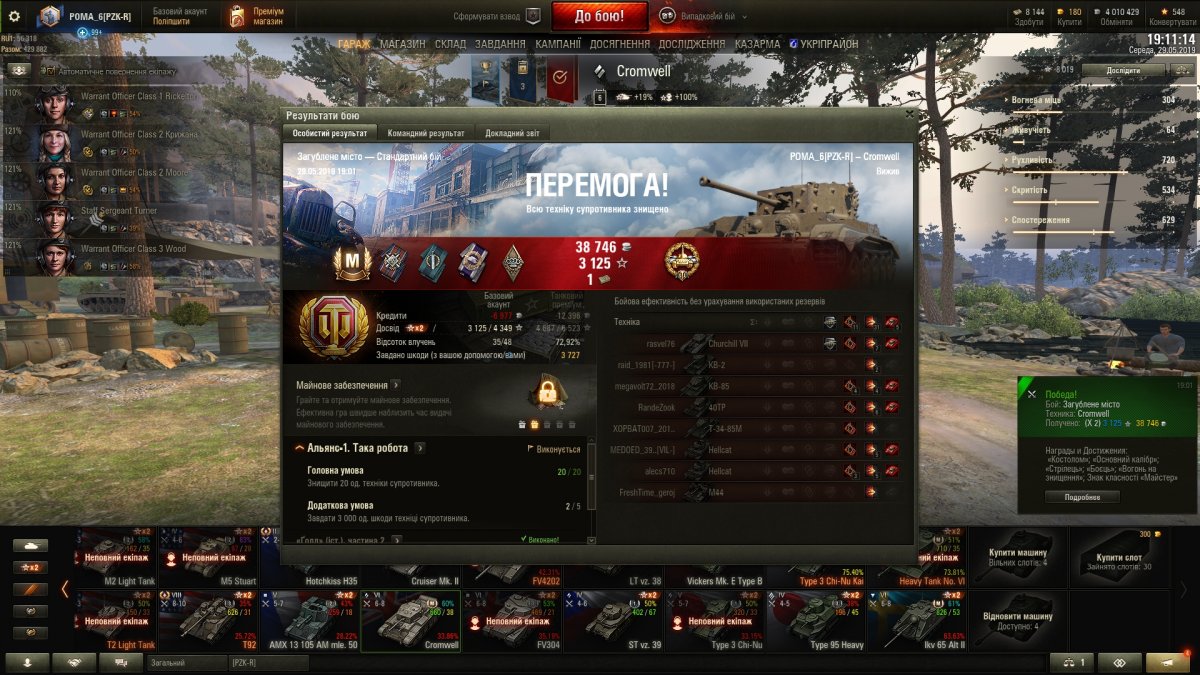Go to the "КАЗАРМА" barracks section
This screenshot has height=675, width=1200.
coord(757,44)
